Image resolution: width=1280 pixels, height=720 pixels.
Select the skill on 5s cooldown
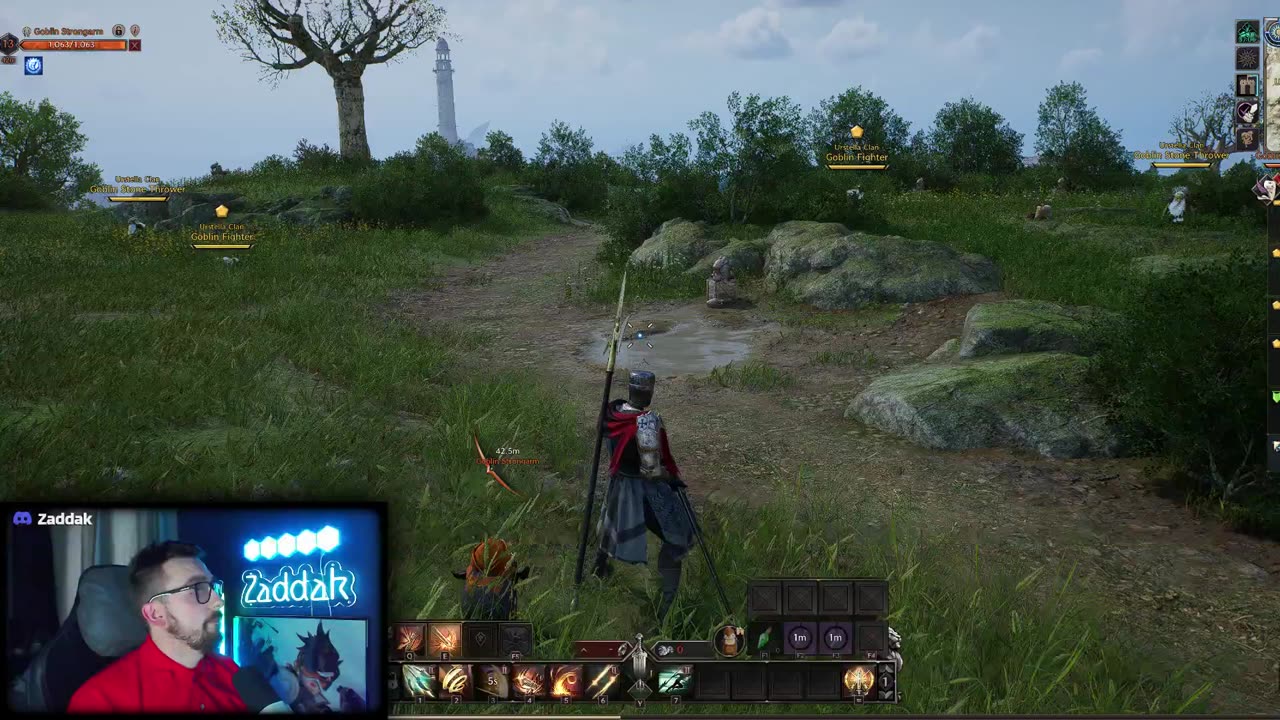[x=491, y=682]
